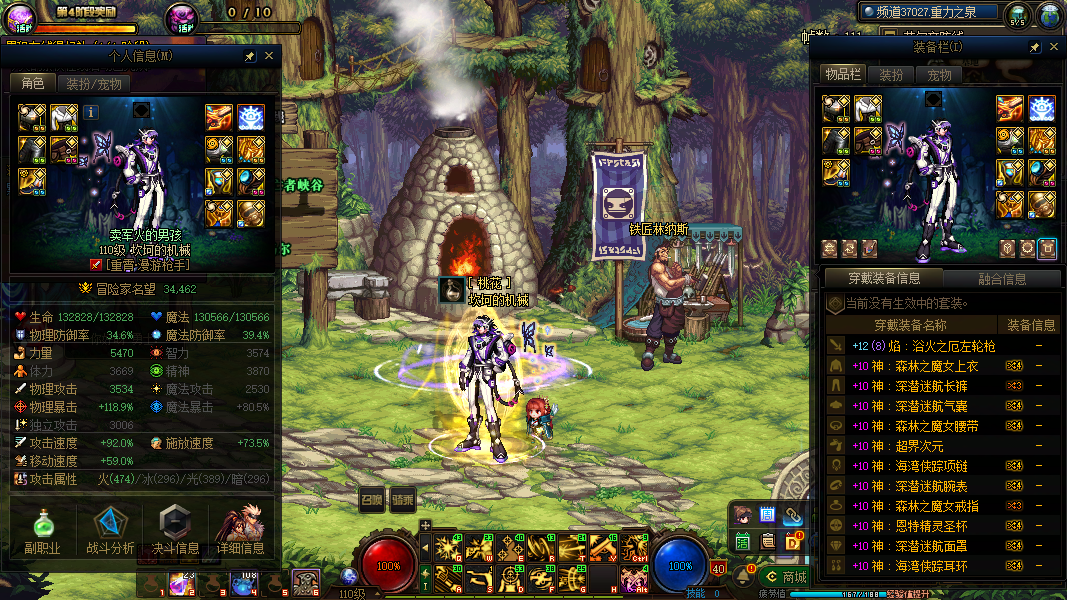The width and height of the screenshot is (1067, 600).
Task: Pin the 装备栏 equipment window
Action: point(1035,47)
